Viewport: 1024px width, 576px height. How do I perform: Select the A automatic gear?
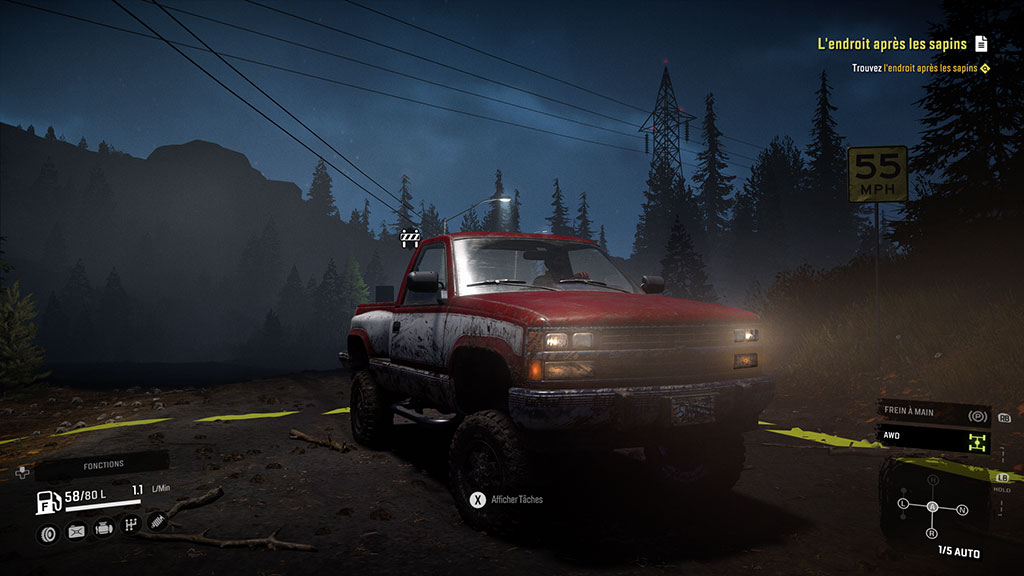click(x=932, y=507)
